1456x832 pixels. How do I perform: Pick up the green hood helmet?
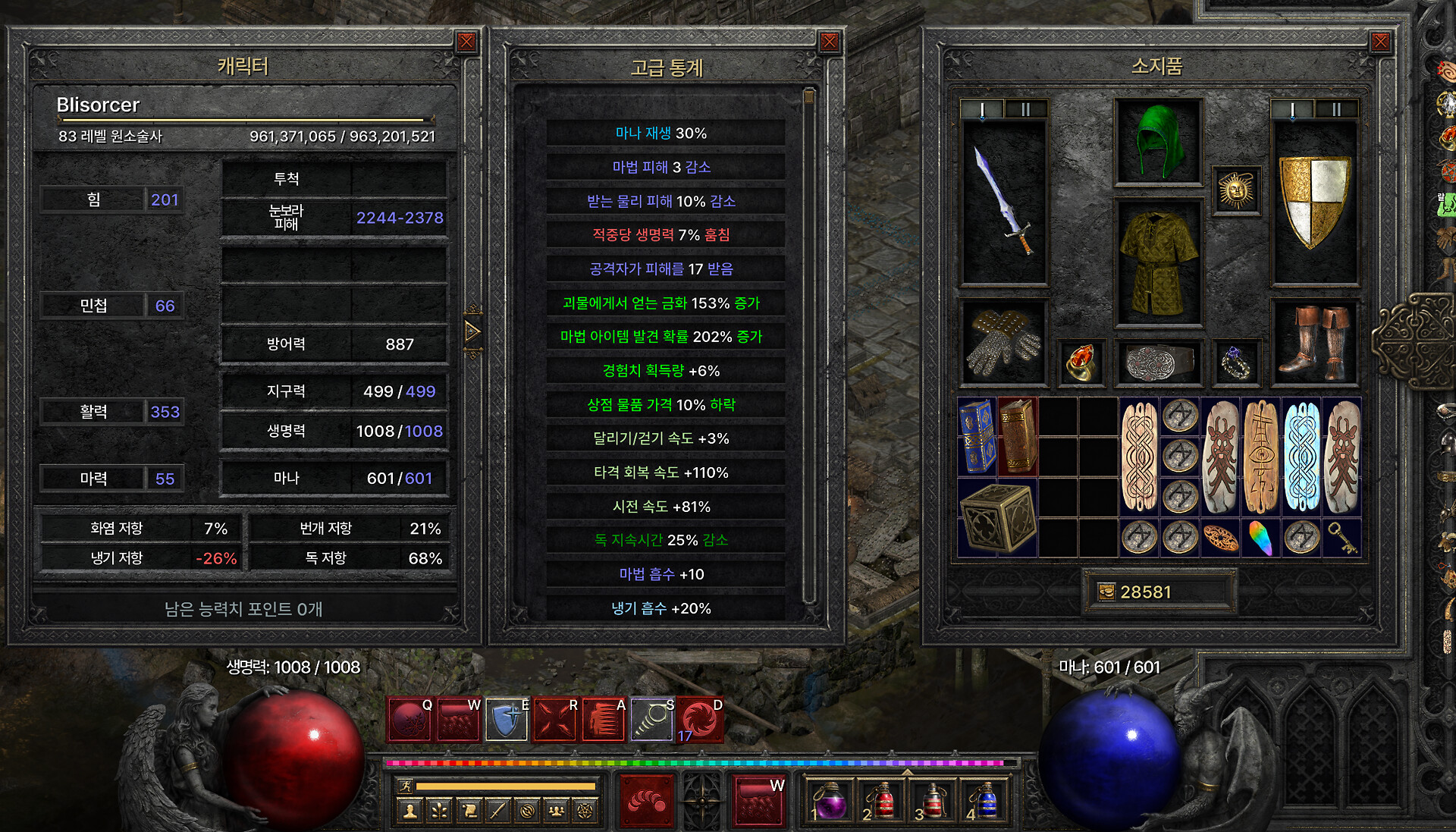click(1157, 142)
